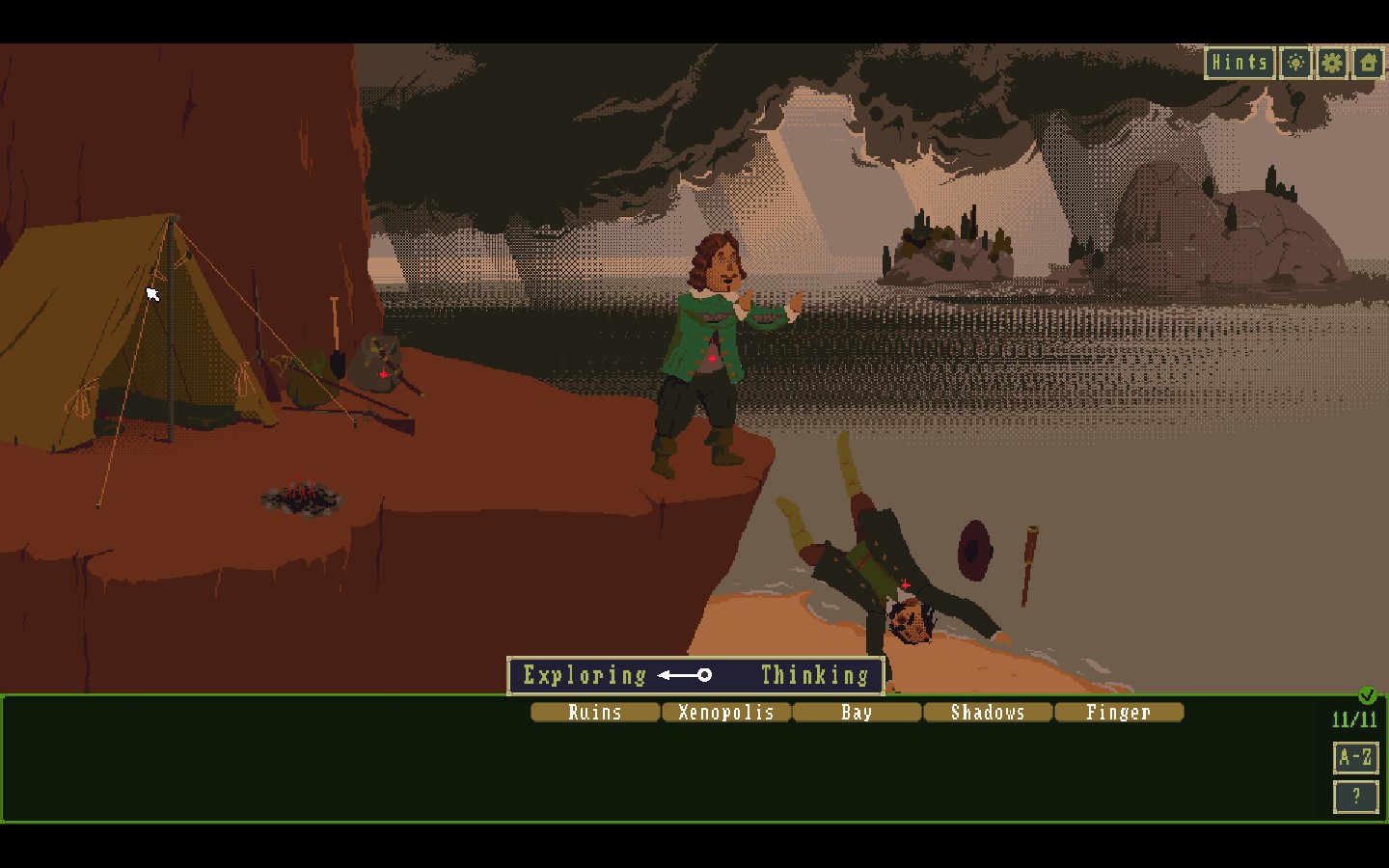Screen dimensions: 1389x868
Task: Choose the word 'Finger'
Action: pos(1119,713)
